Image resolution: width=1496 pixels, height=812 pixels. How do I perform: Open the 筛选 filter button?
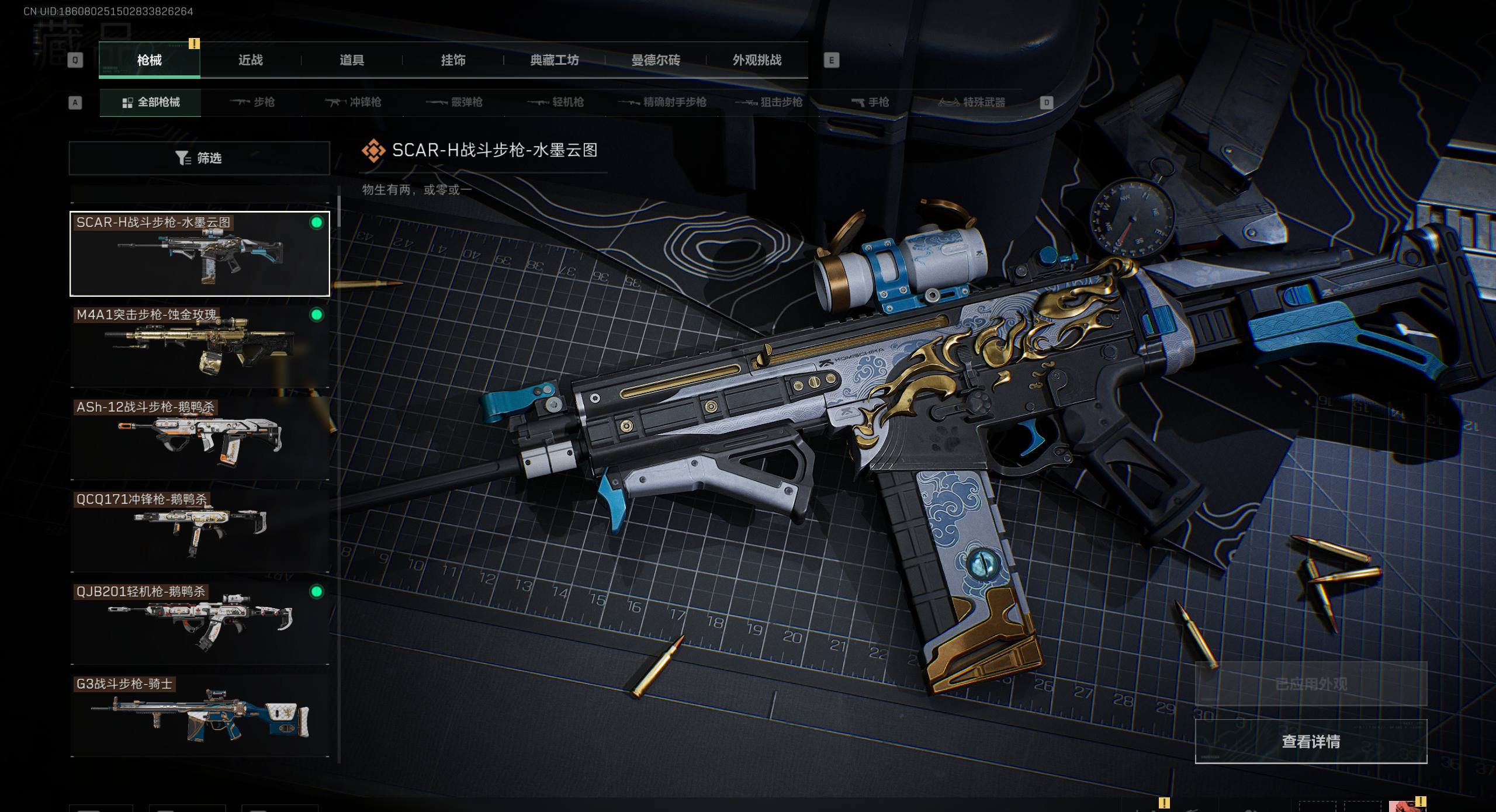click(199, 158)
